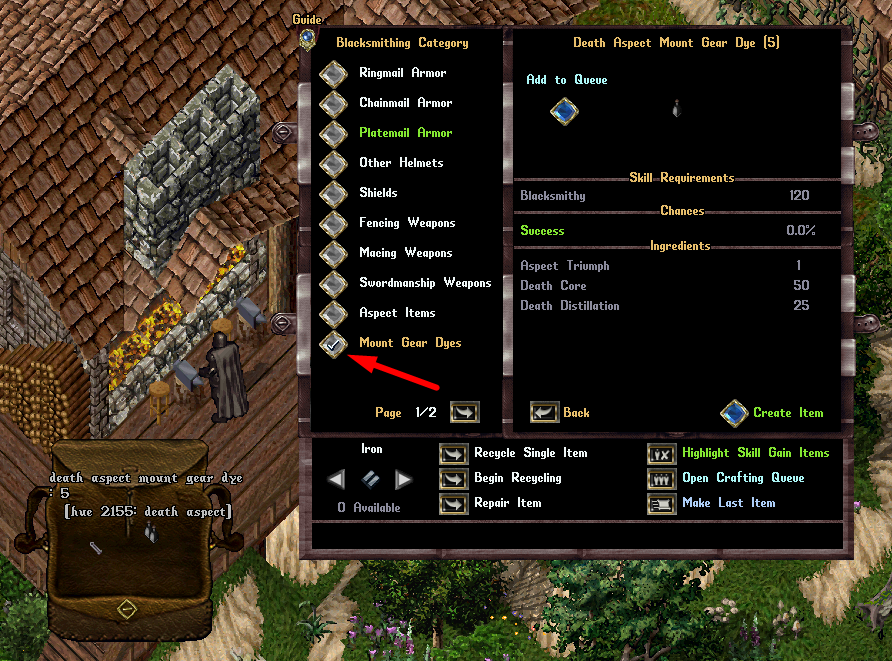Viewport: 892px width, 661px height.
Task: Go to the next category page
Action: click(x=465, y=412)
